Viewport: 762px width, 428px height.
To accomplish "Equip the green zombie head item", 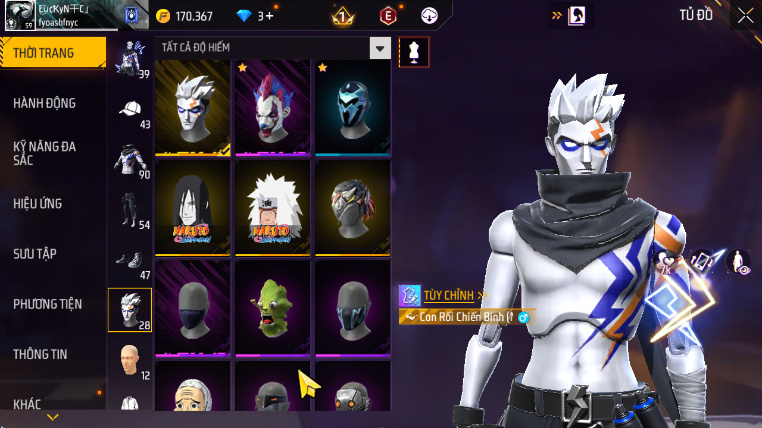I will (273, 307).
